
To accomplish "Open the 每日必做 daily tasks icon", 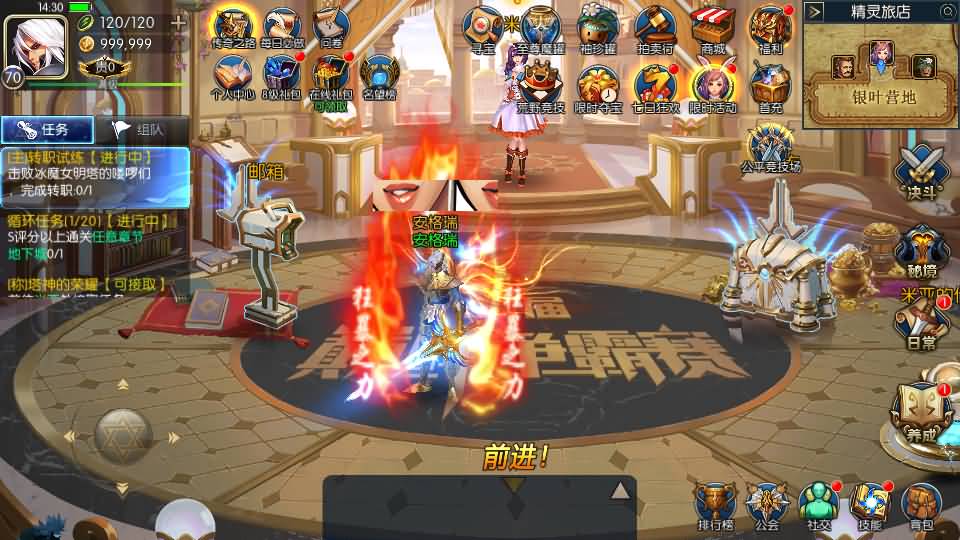I will 281,27.
